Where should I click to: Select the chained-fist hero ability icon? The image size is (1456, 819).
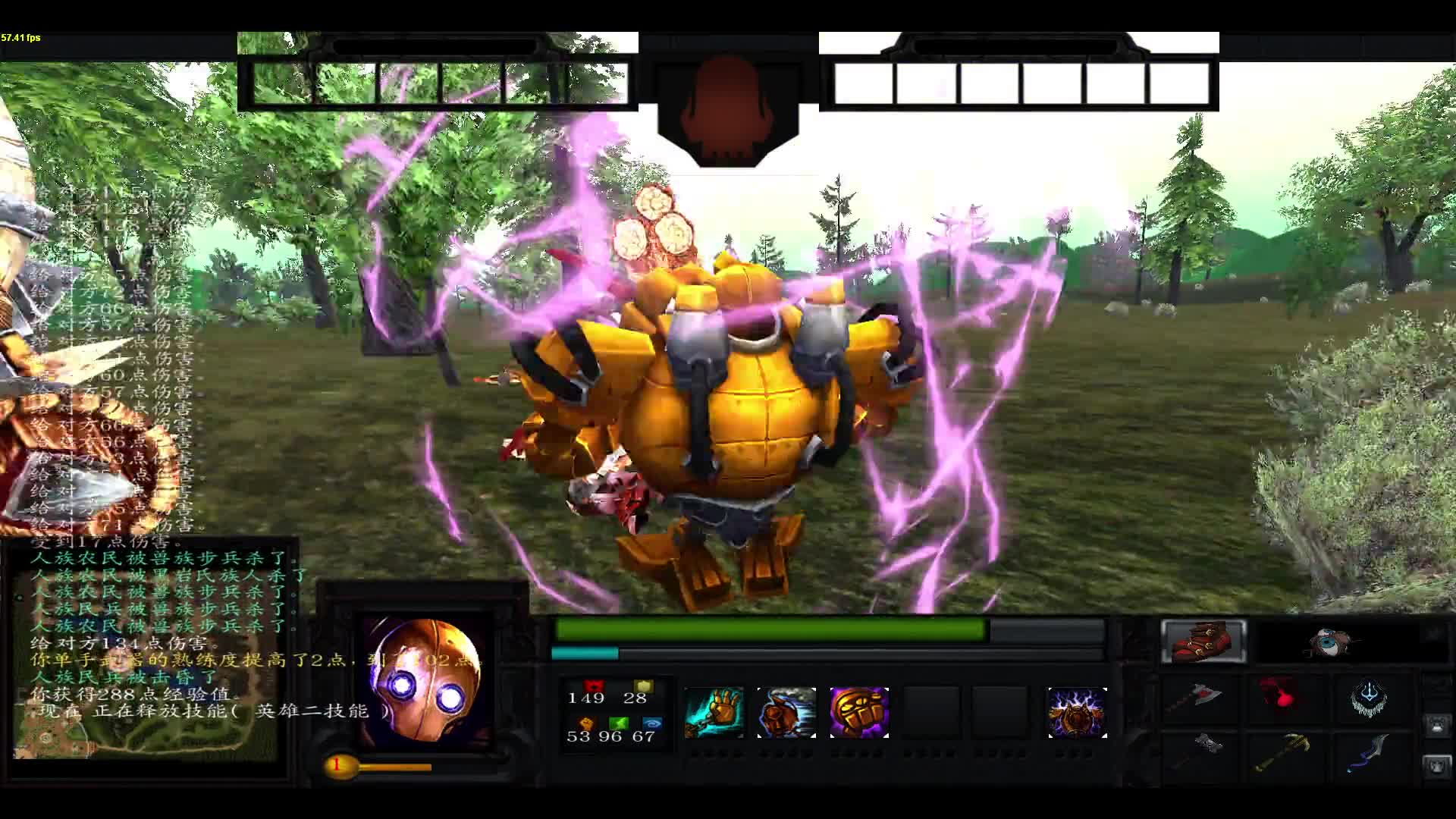(715, 711)
